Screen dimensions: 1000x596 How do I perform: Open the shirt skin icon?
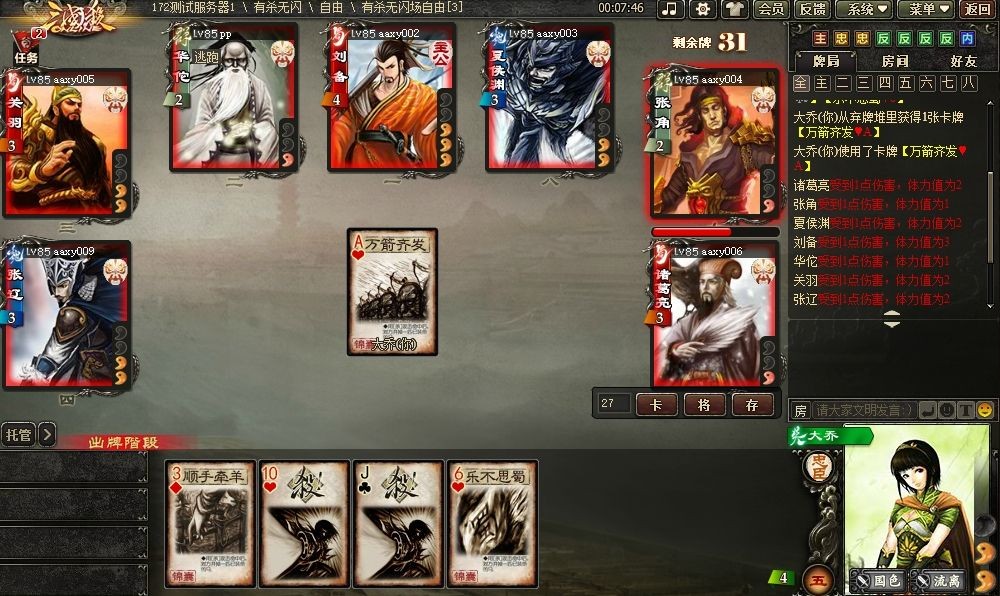(735, 9)
